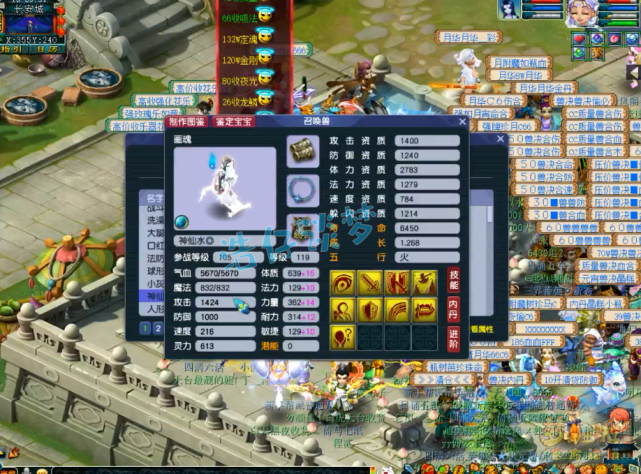
Task: Open the 日历 calendar button
Action: [x=48, y=49]
